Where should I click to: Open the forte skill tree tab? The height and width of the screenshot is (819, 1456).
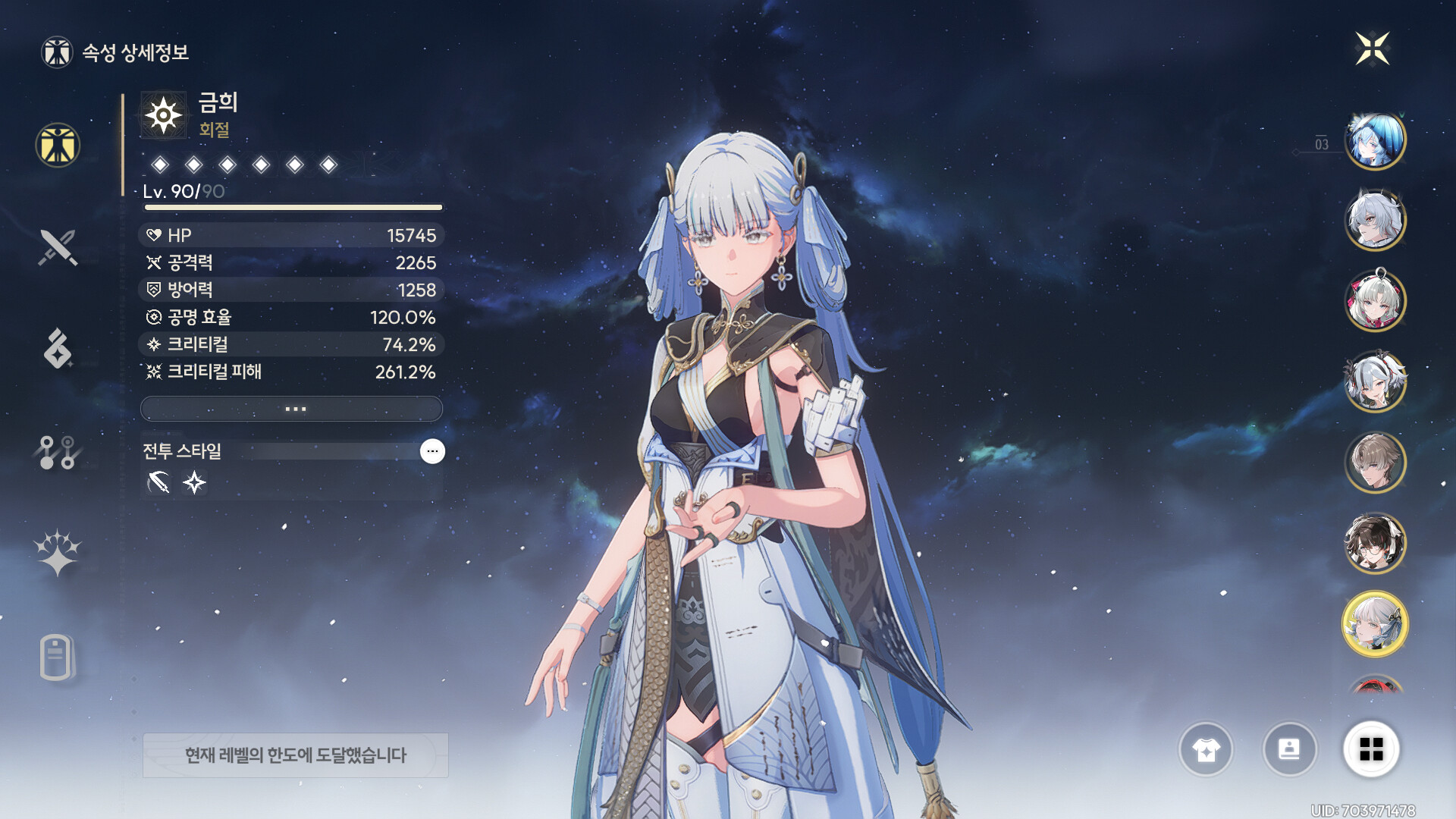coord(58,452)
